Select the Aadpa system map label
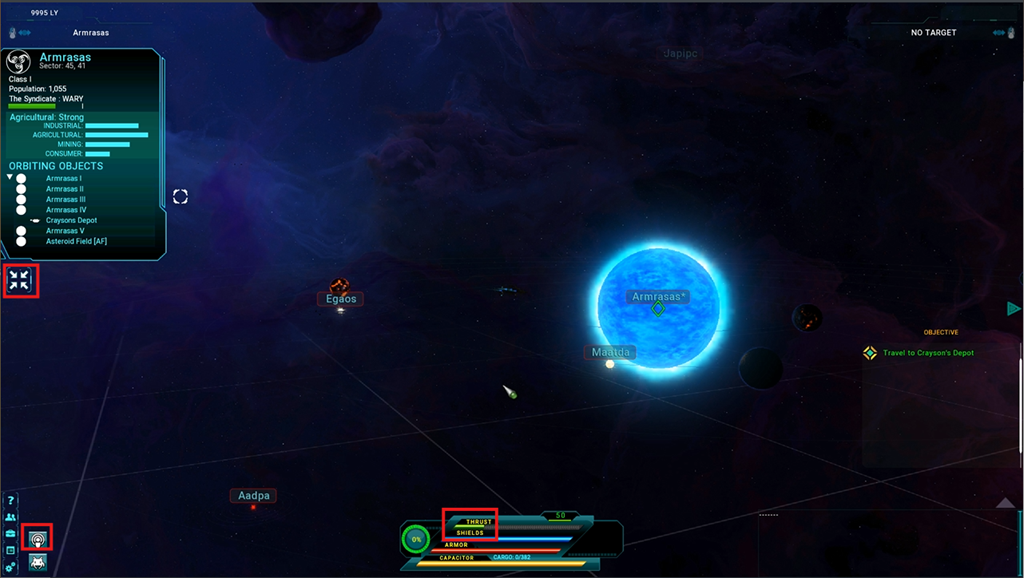 [252, 496]
